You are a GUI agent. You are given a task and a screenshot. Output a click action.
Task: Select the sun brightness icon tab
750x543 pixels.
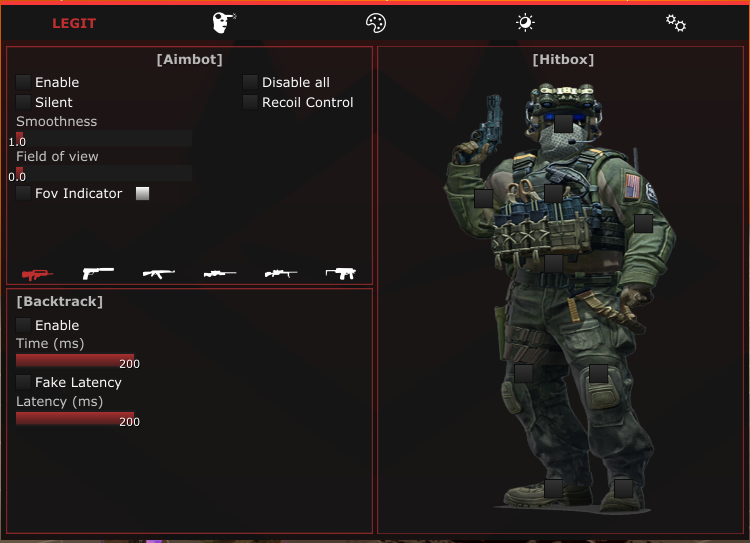click(525, 23)
